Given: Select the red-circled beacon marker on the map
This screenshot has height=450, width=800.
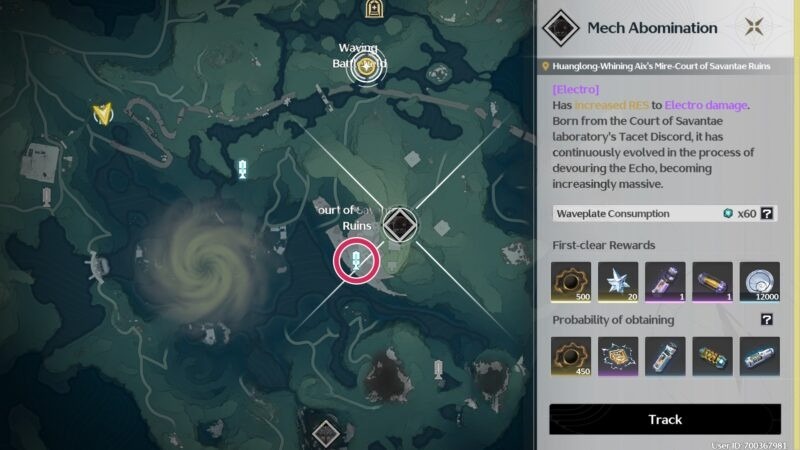Looking at the screenshot, I should coord(356,263).
